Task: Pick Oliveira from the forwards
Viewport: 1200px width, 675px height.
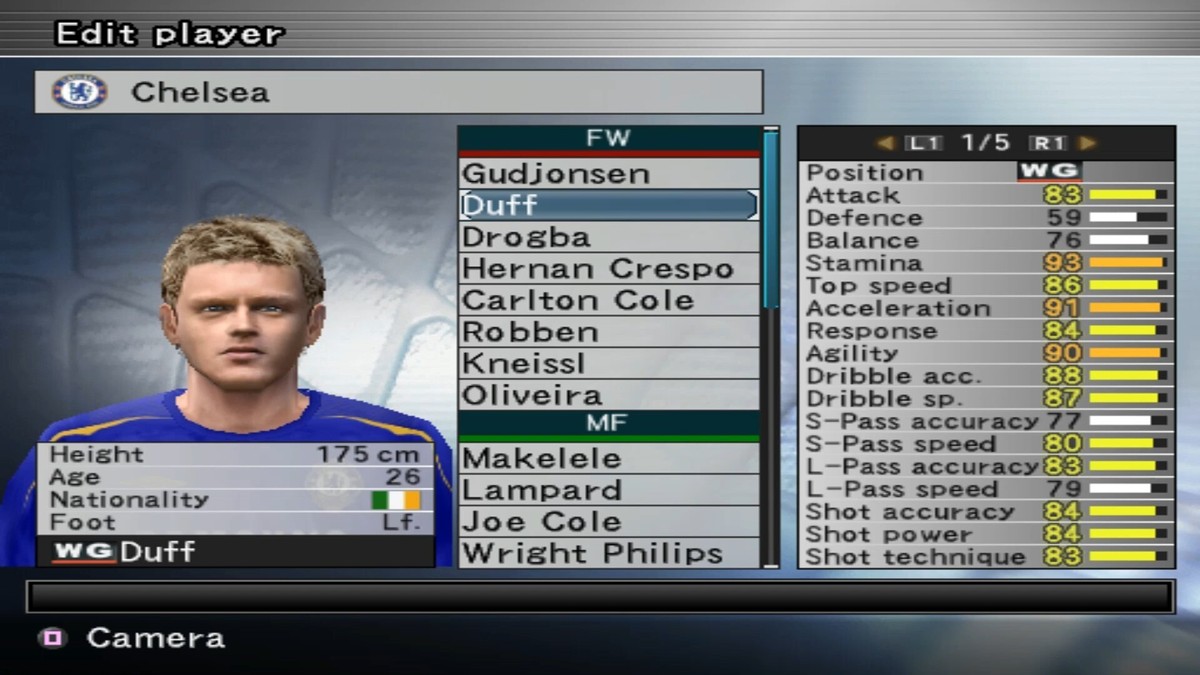Action: coord(608,395)
